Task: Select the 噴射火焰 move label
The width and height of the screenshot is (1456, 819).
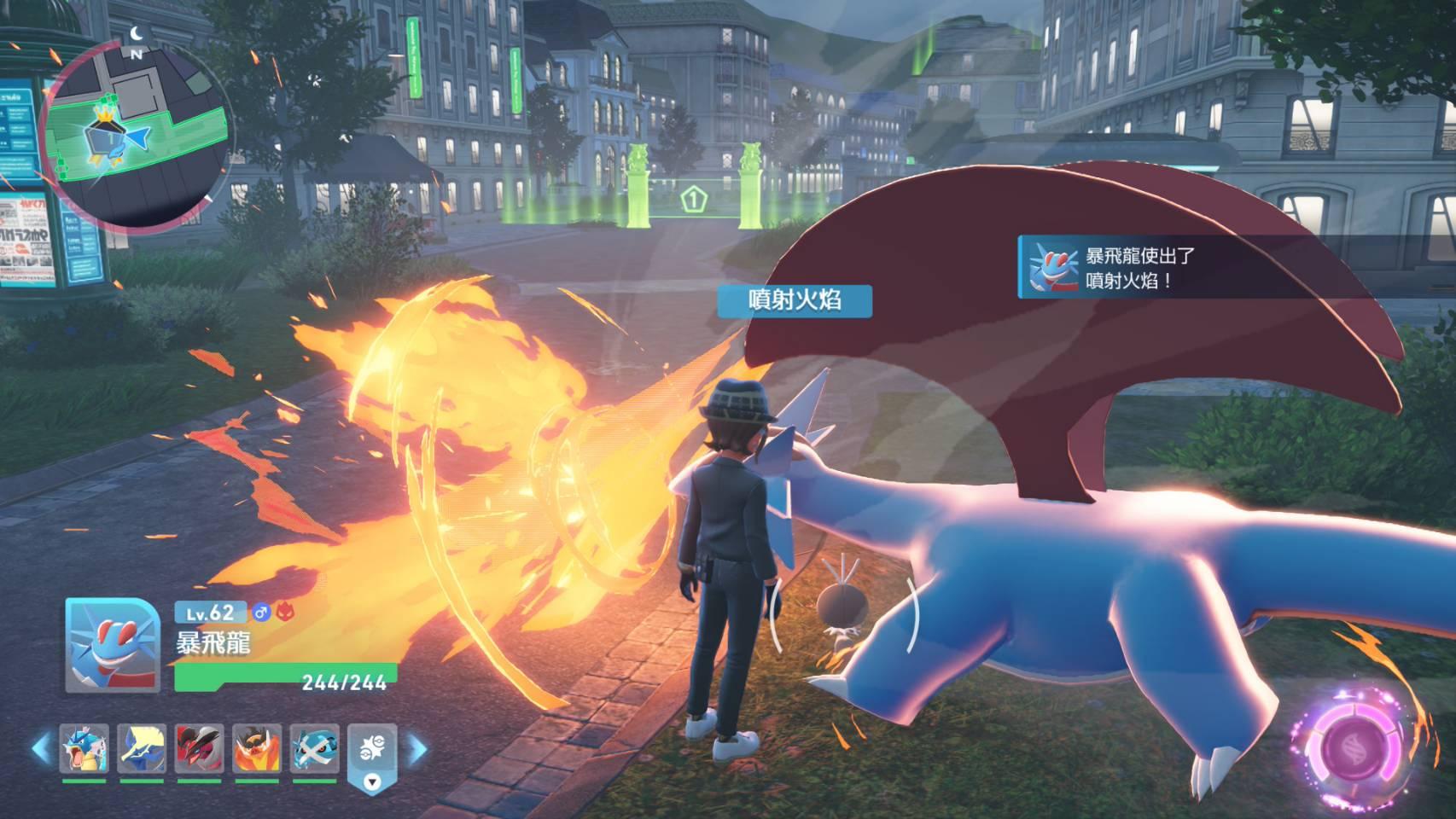Action: (795, 300)
